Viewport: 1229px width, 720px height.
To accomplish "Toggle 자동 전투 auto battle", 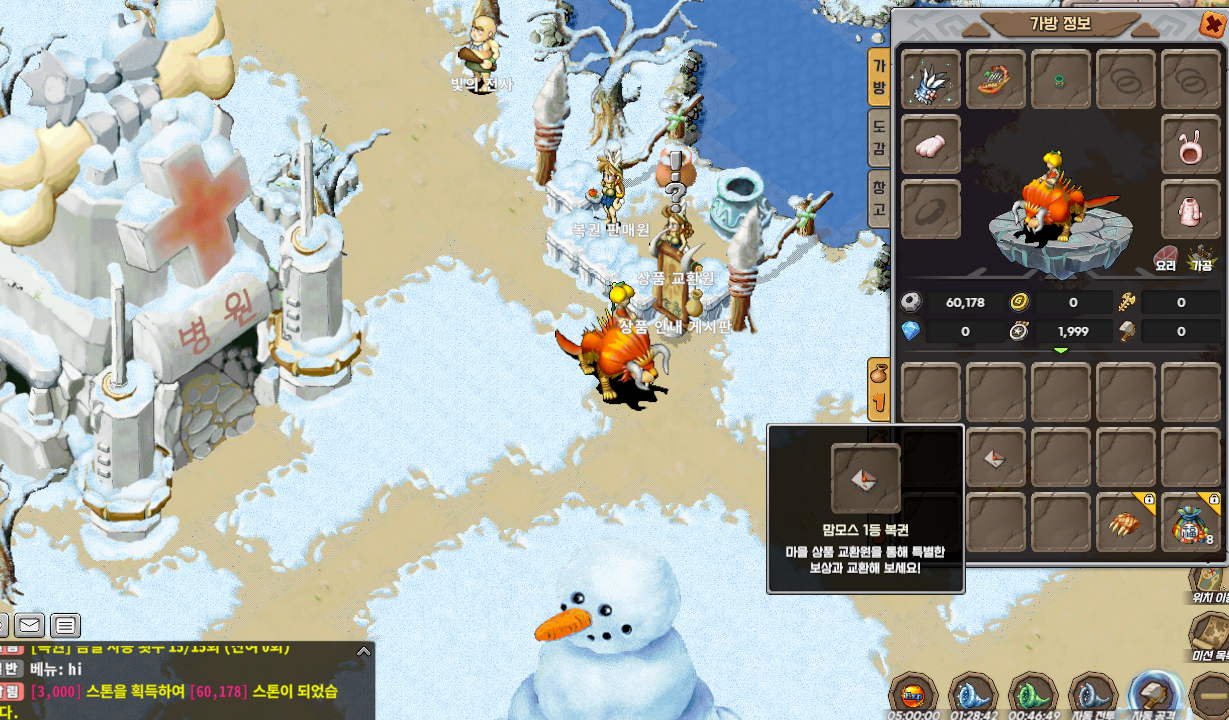I will tap(1093, 694).
